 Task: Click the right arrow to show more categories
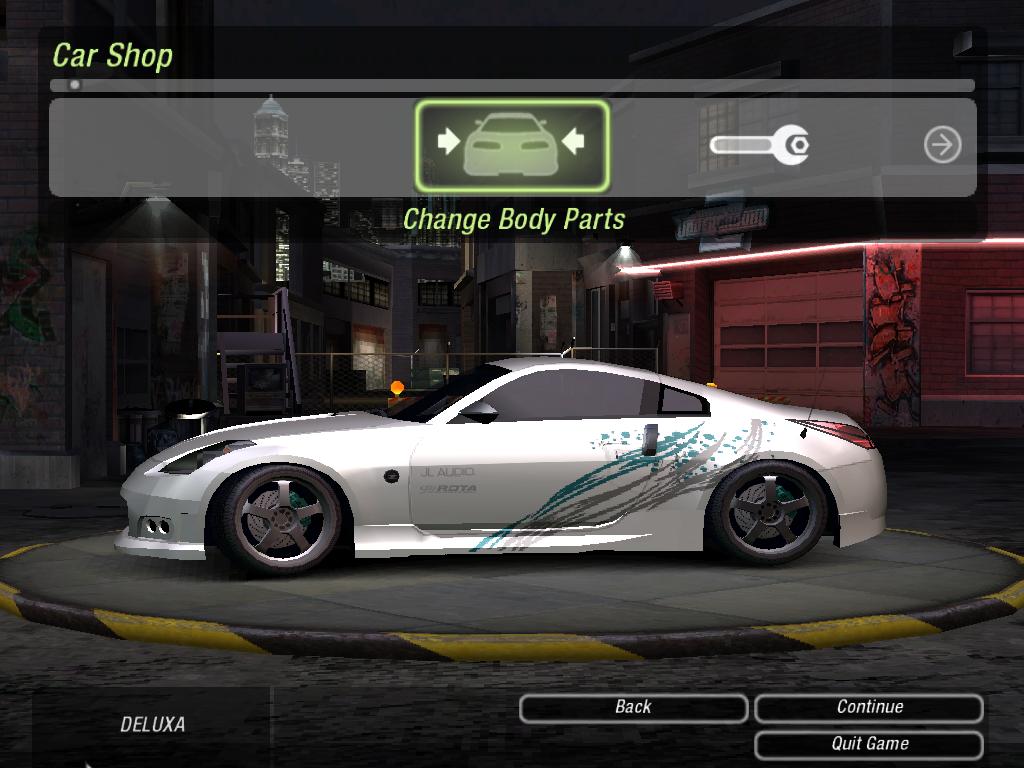(x=941, y=145)
